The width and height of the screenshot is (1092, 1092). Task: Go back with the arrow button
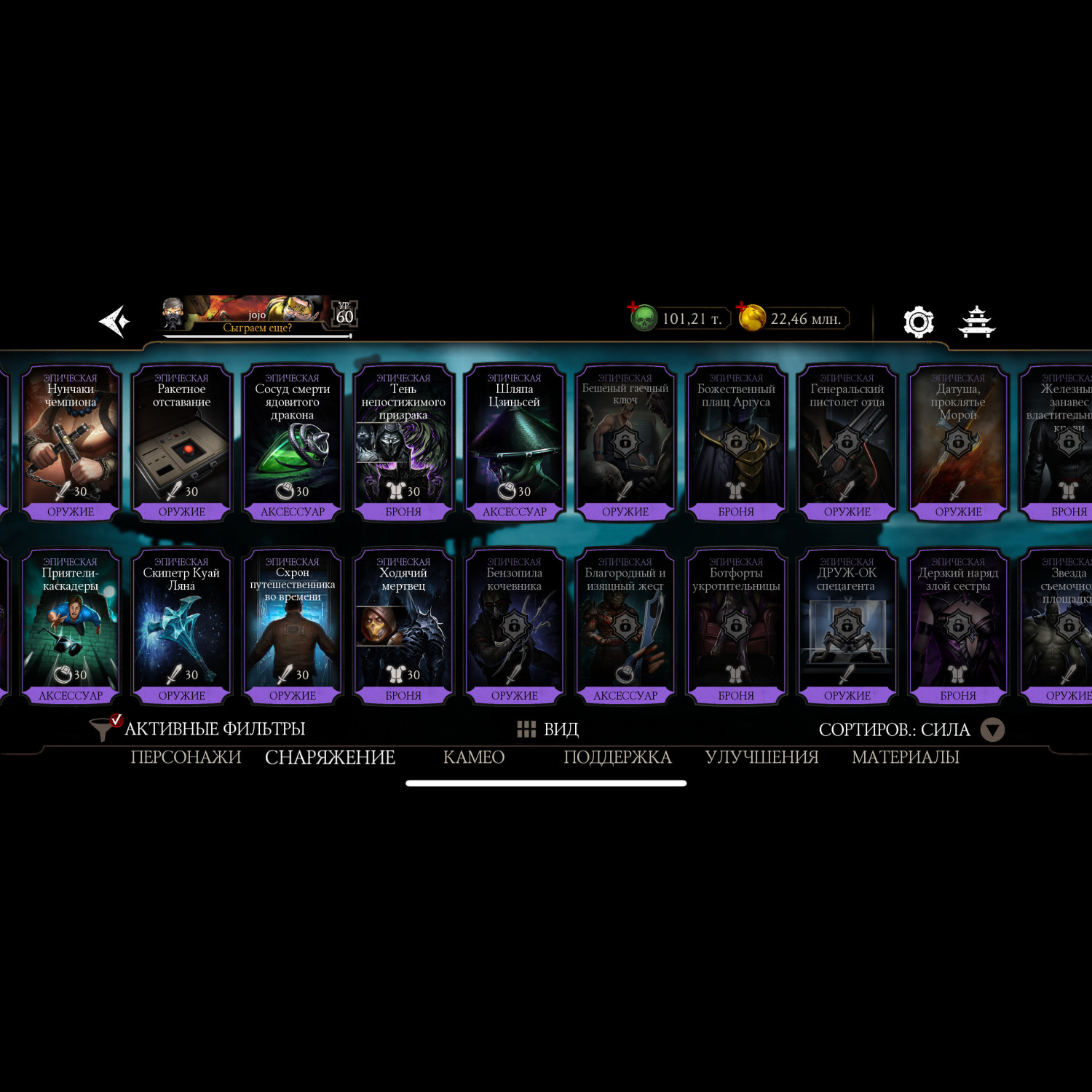(115, 321)
